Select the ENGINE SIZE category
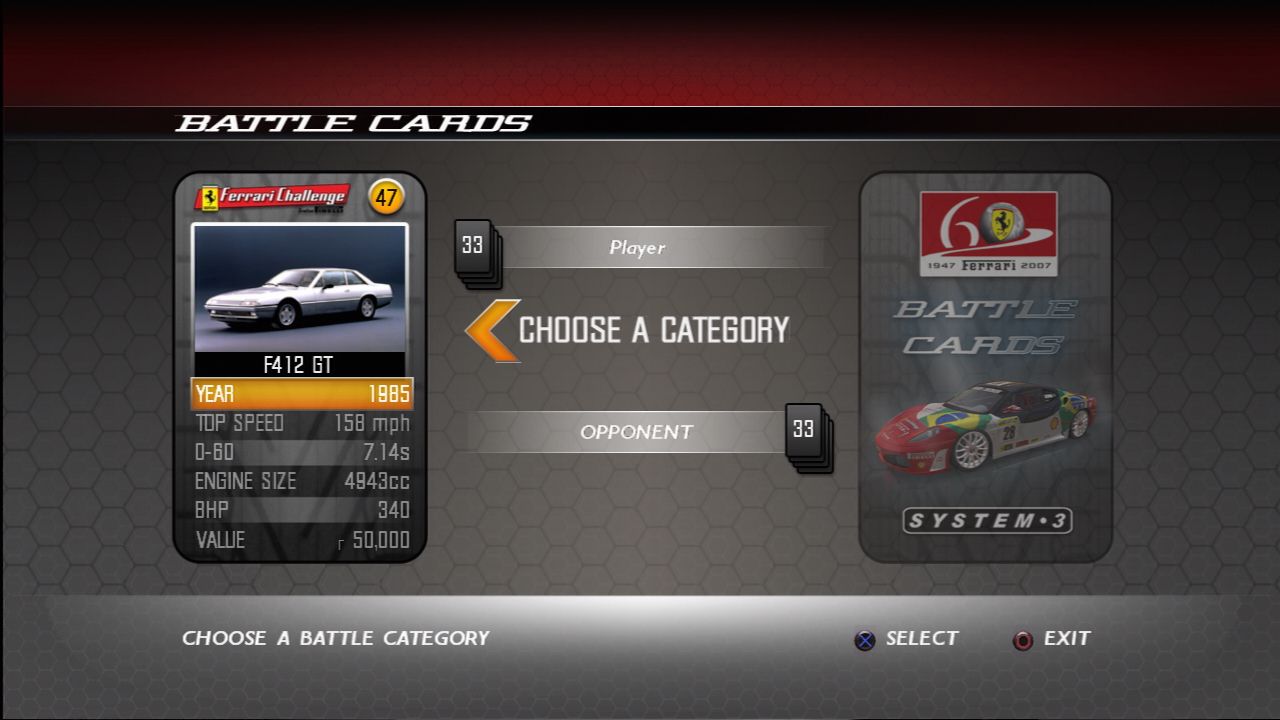 [x=301, y=481]
